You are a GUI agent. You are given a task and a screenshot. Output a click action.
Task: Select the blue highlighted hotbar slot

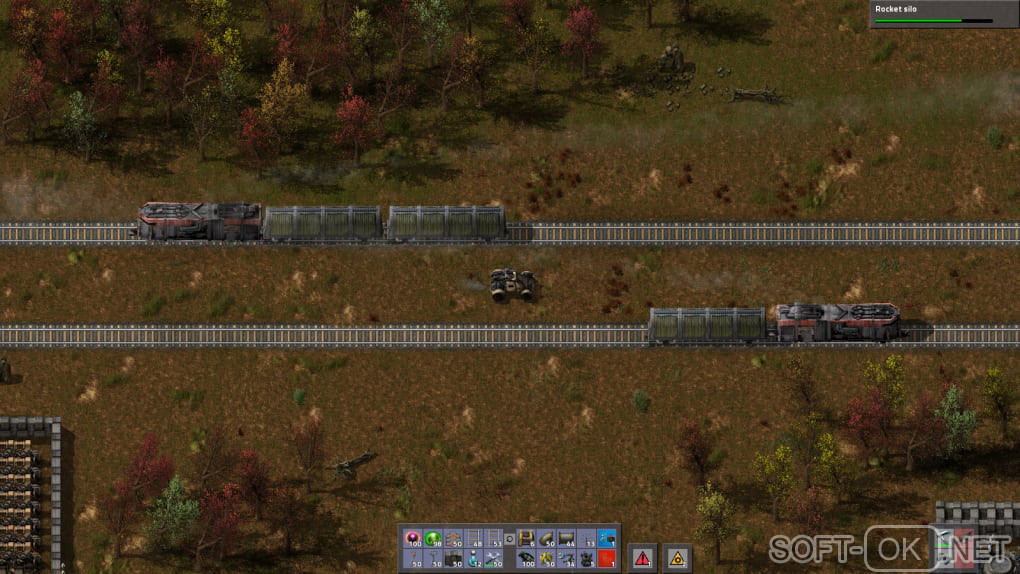coord(606,538)
